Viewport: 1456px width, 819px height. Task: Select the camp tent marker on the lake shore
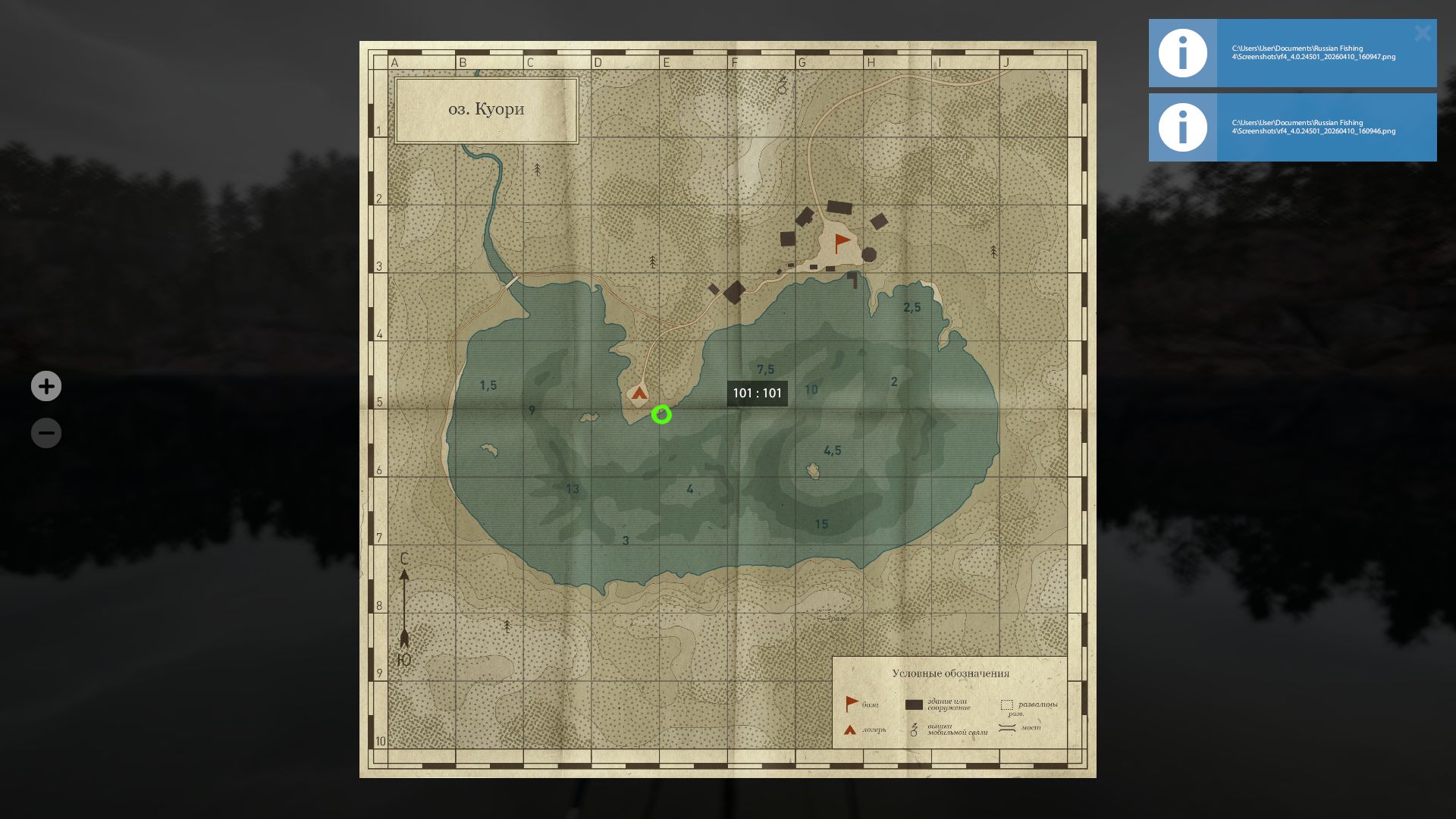pos(639,393)
